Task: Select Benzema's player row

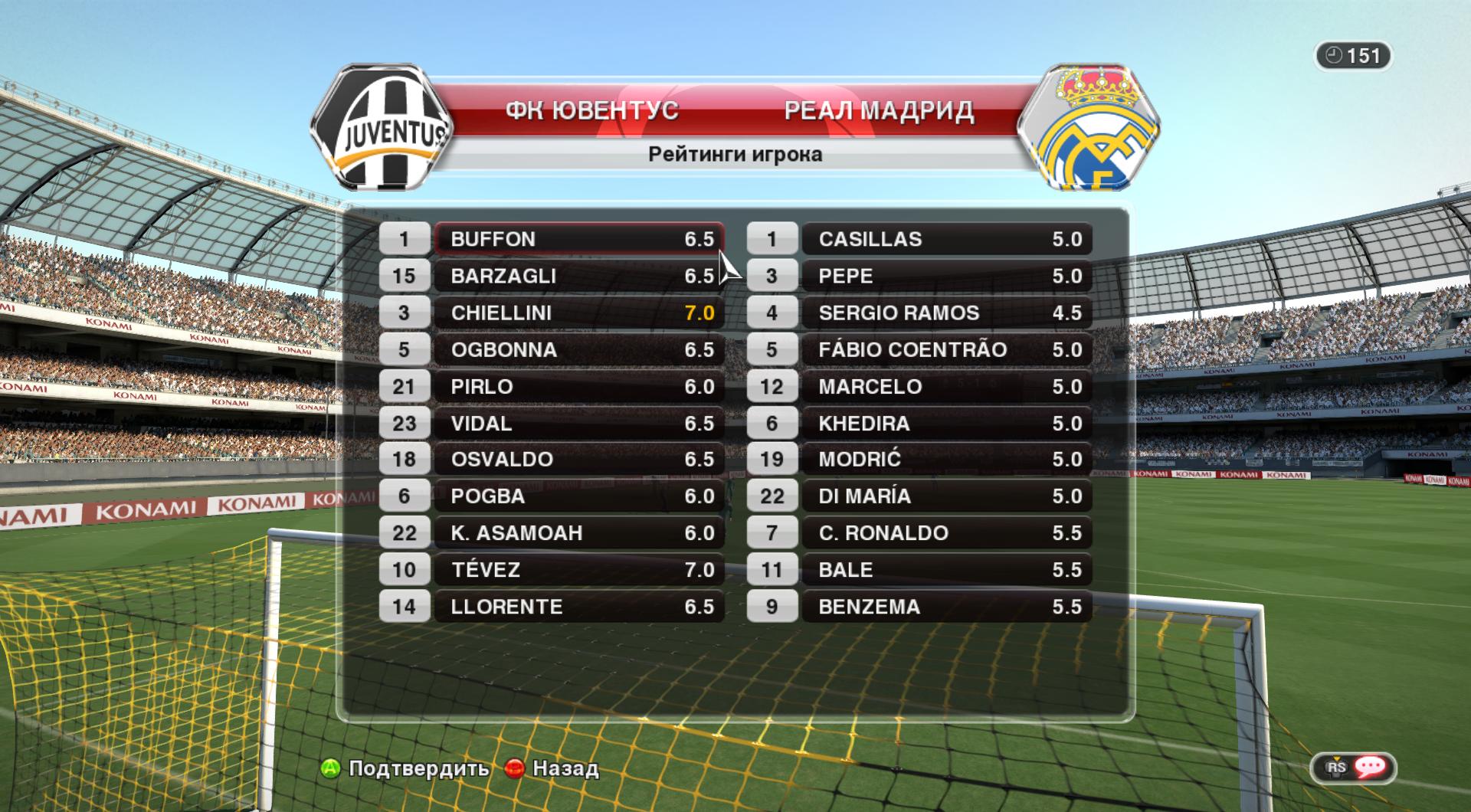Action: point(946,606)
